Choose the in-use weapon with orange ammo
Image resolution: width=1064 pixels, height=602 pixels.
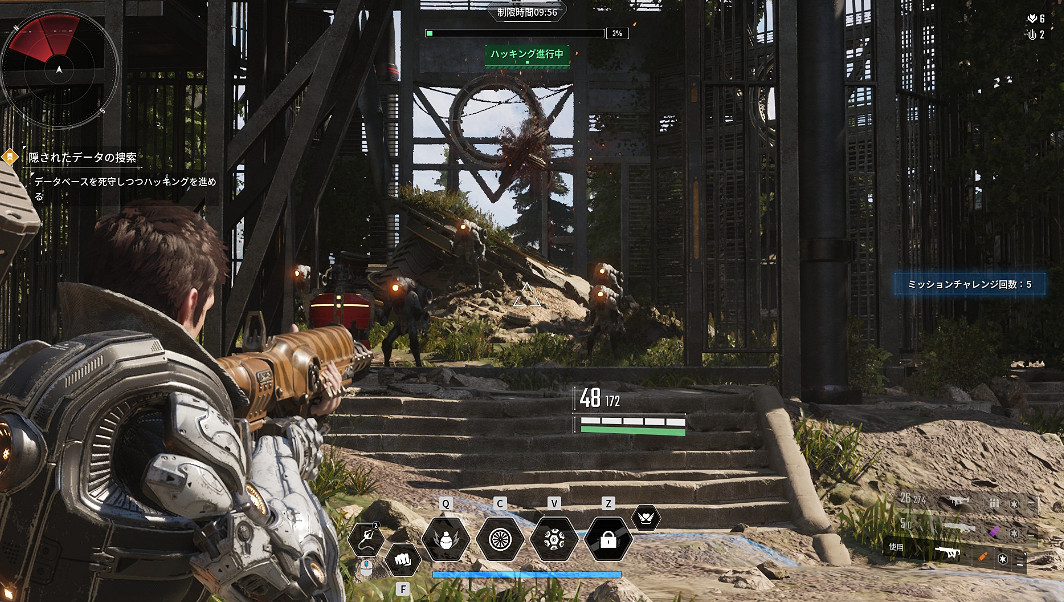coord(950,553)
